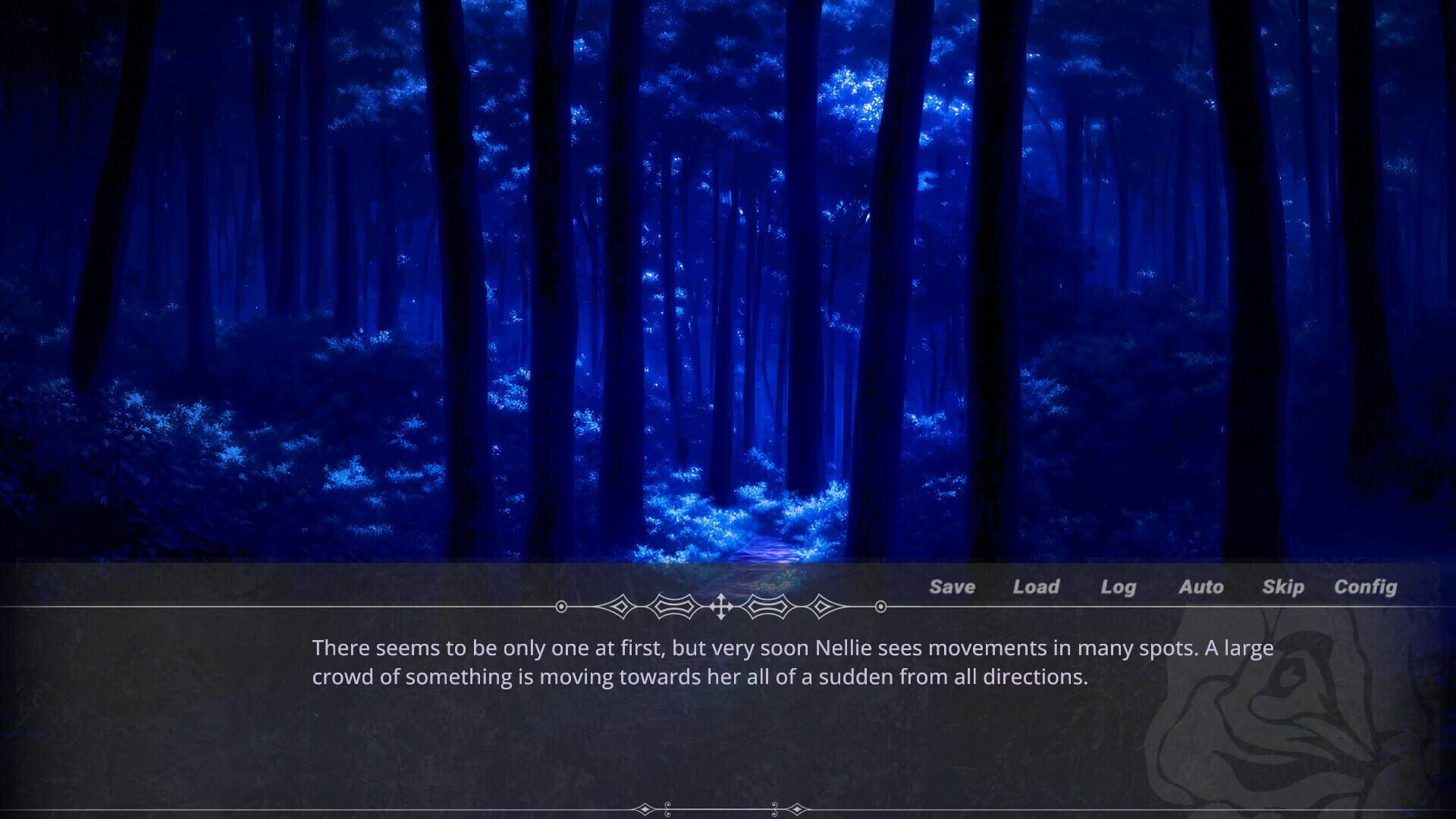This screenshot has height=819, width=1456.
Task: Click the elongated lozenge ornament beside the cross
Action: [673, 607]
